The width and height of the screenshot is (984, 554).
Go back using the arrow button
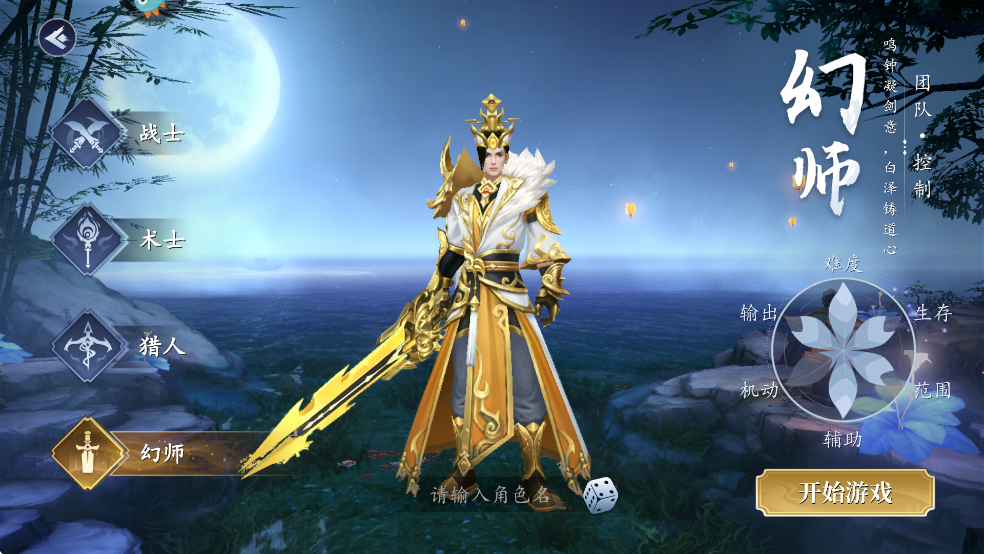pyautogui.click(x=57, y=38)
